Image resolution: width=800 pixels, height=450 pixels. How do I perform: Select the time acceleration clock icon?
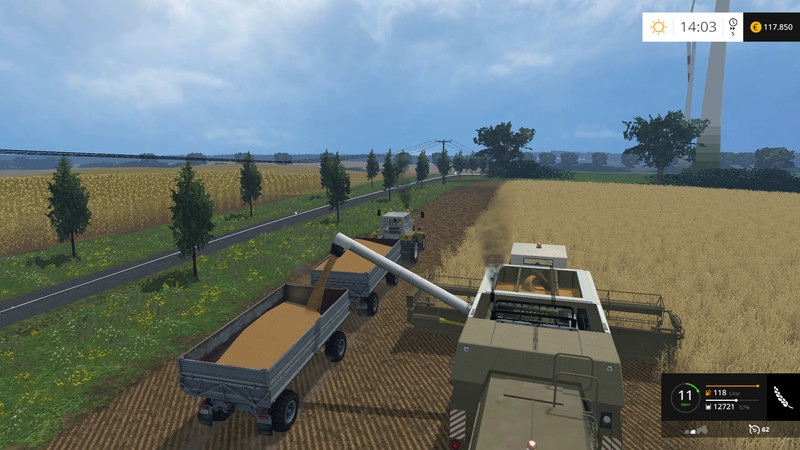733,25
